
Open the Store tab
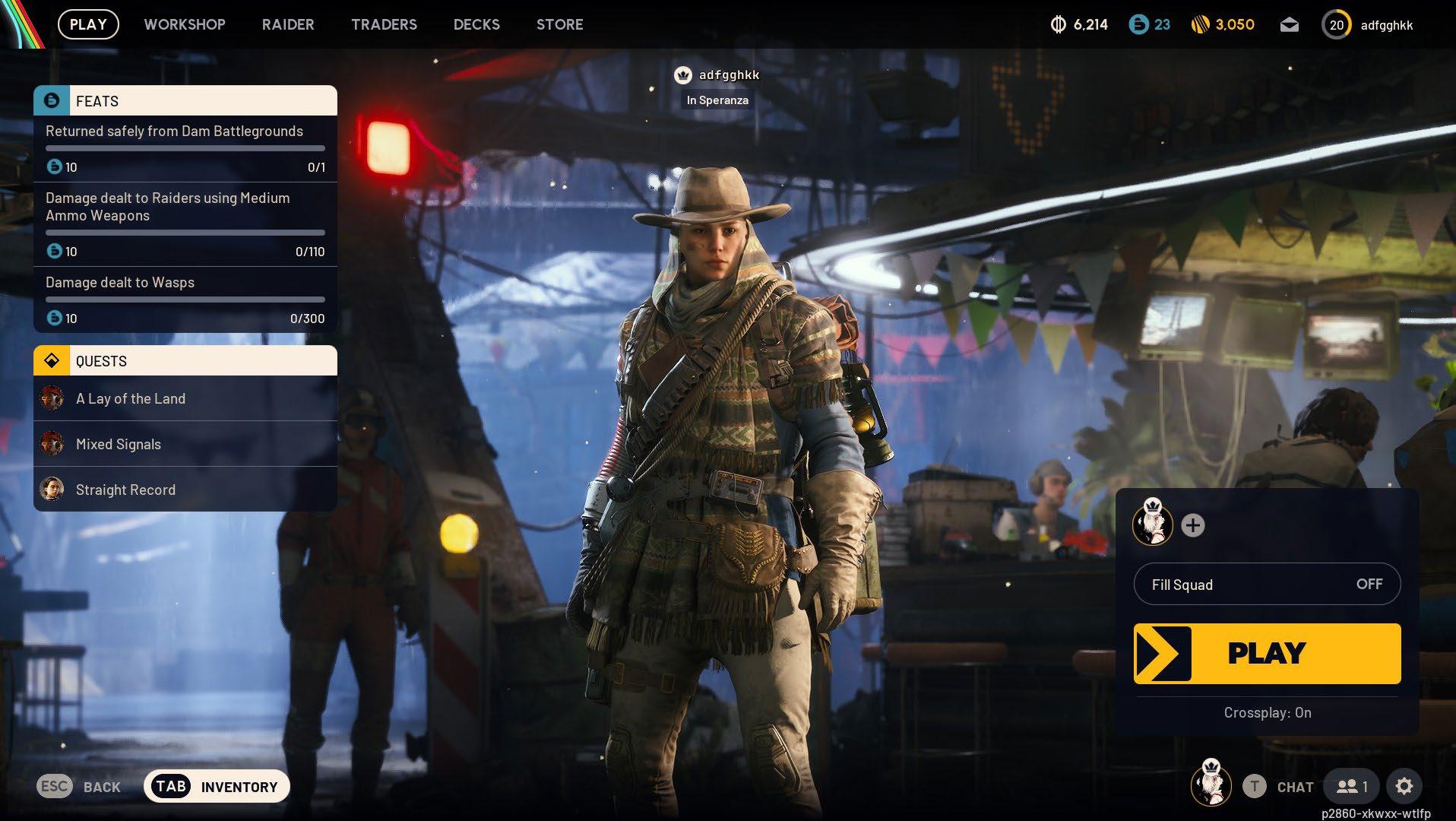pyautogui.click(x=560, y=24)
